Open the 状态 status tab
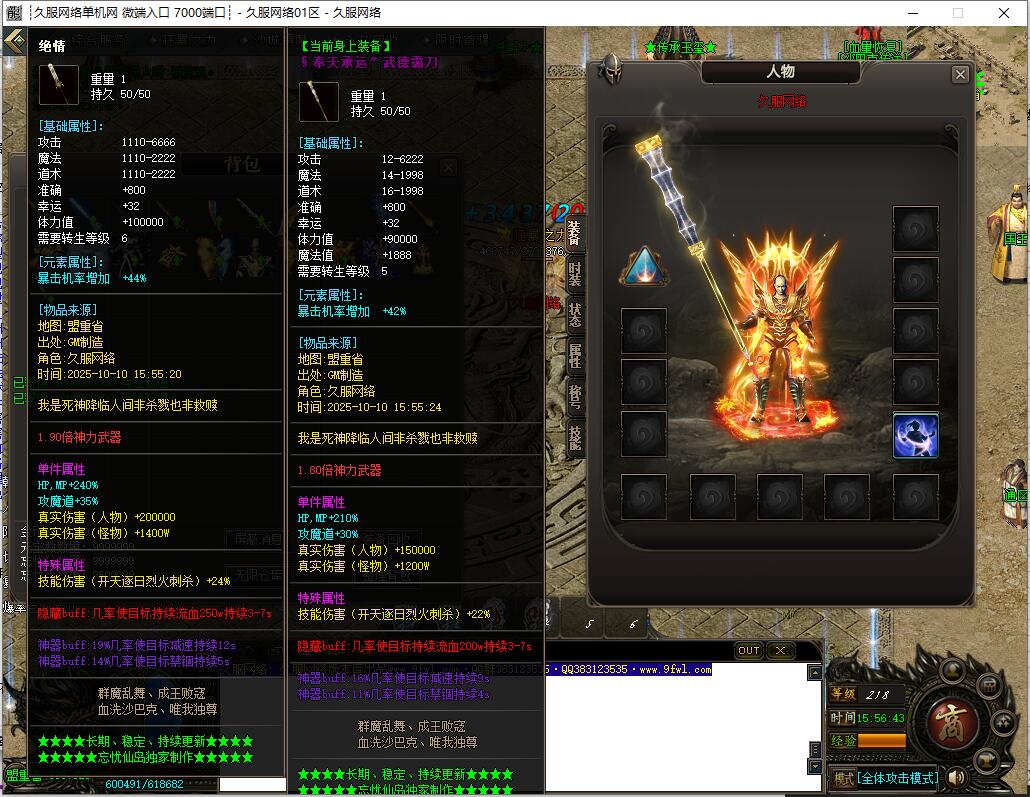 [575, 314]
